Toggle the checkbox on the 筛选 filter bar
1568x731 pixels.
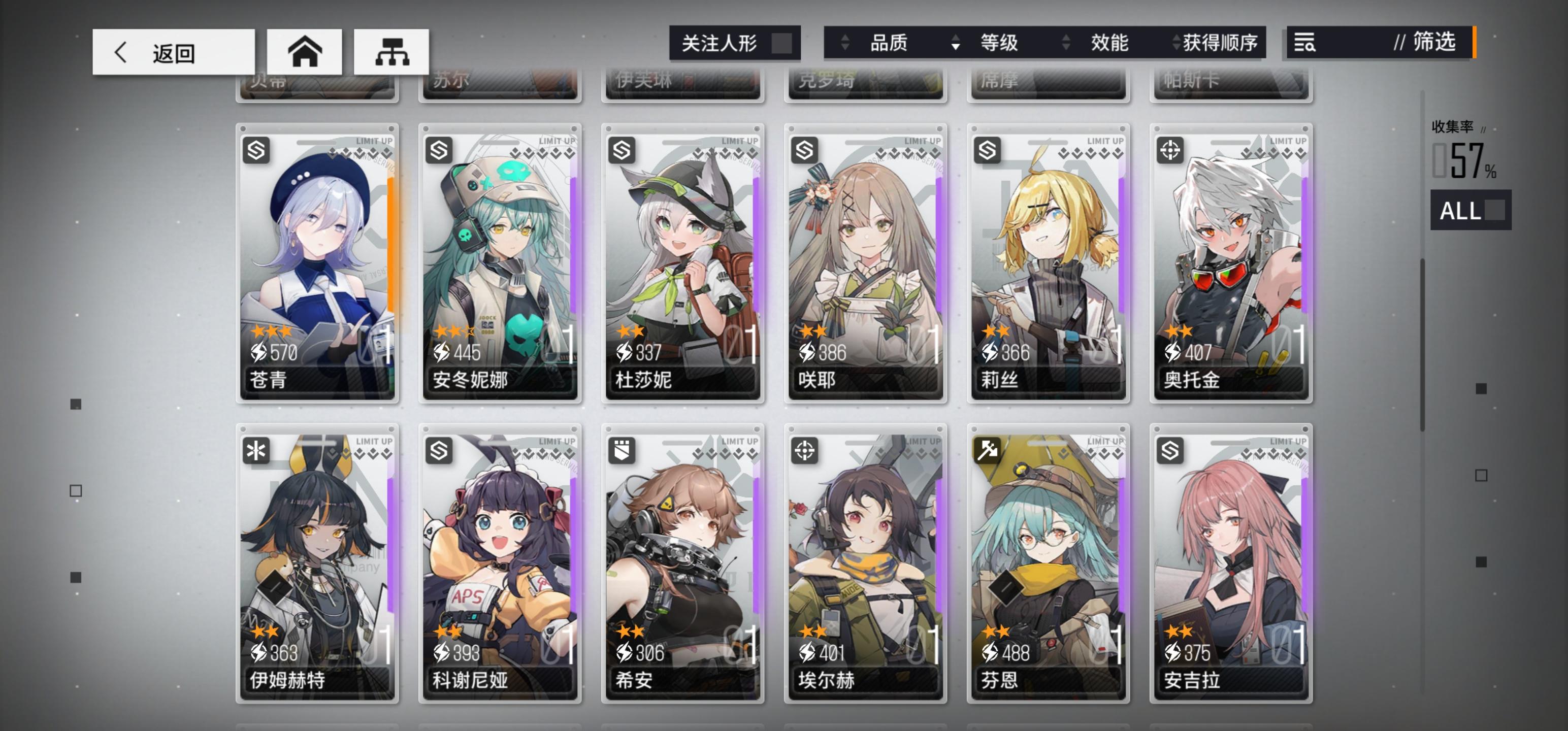pos(1473,42)
